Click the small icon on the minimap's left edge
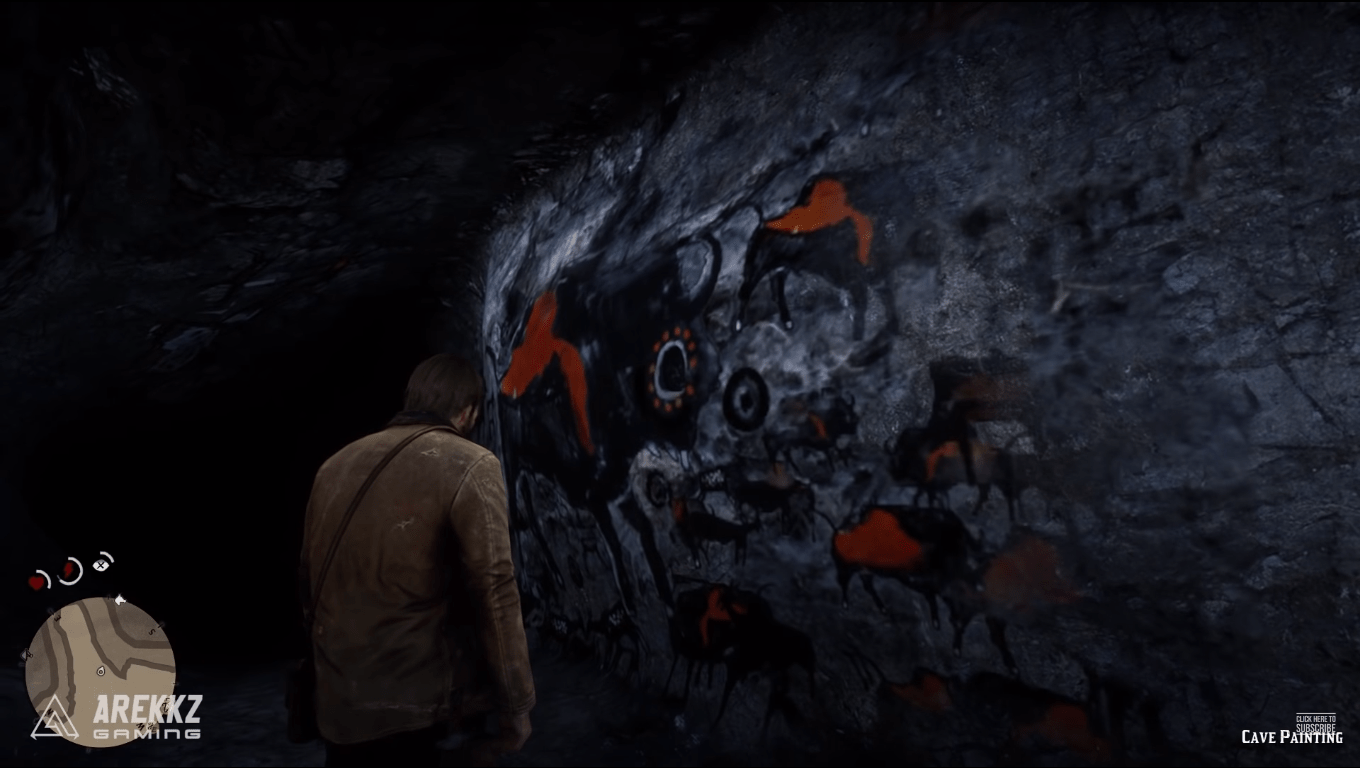 [26, 654]
